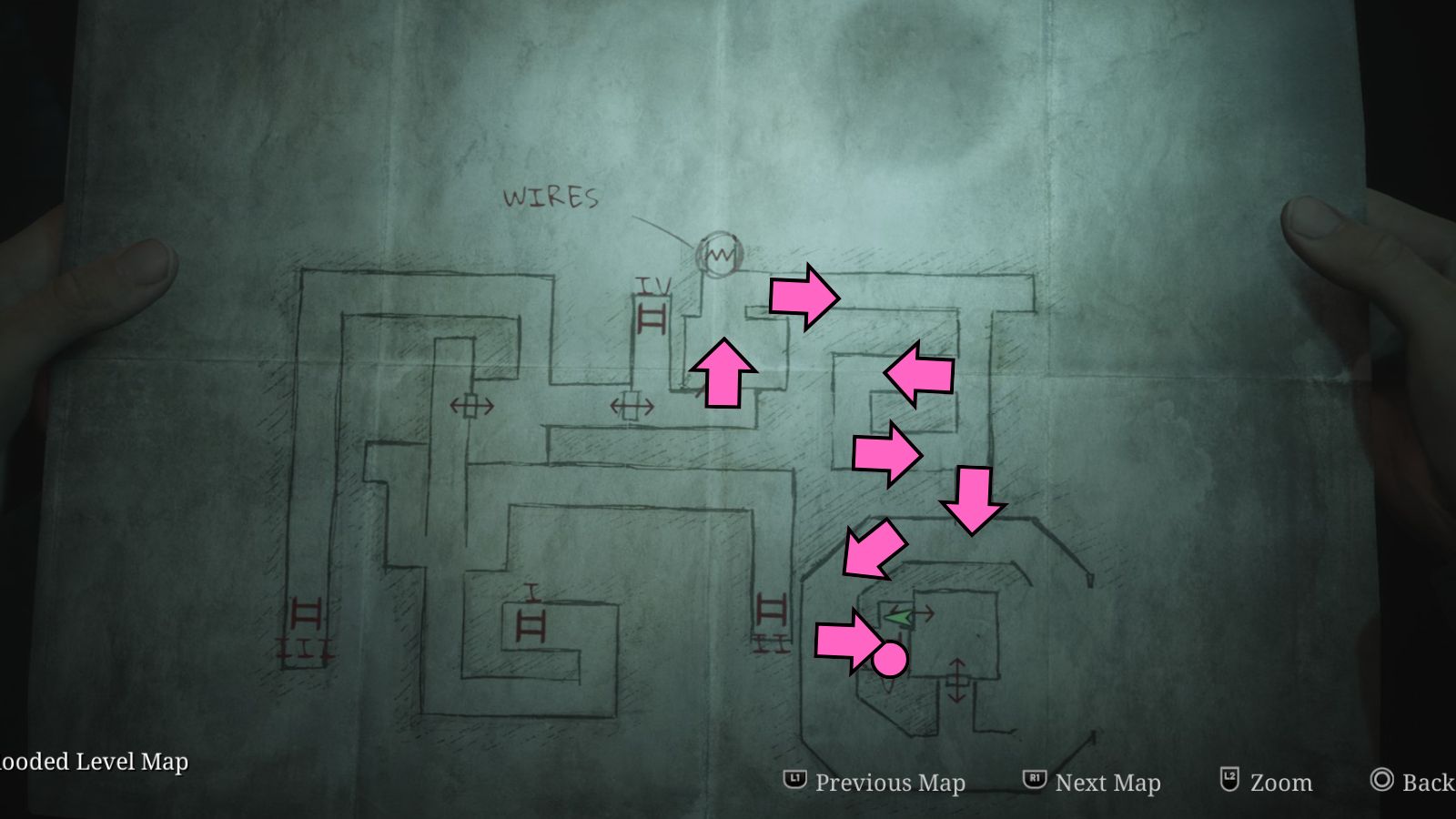Click the left-pointing pink arrow near the top-right room
This screenshot has width=1456, height=819.
click(919, 371)
